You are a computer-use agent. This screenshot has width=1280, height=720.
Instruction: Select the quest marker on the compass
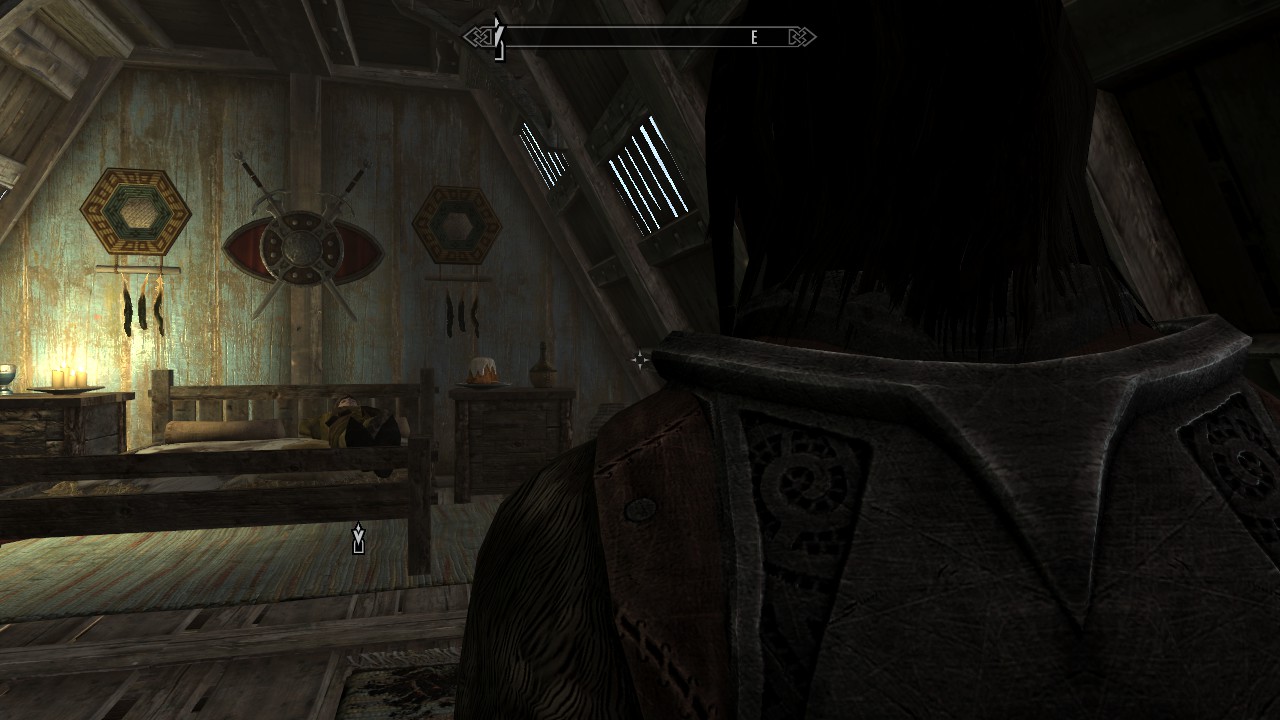498,37
